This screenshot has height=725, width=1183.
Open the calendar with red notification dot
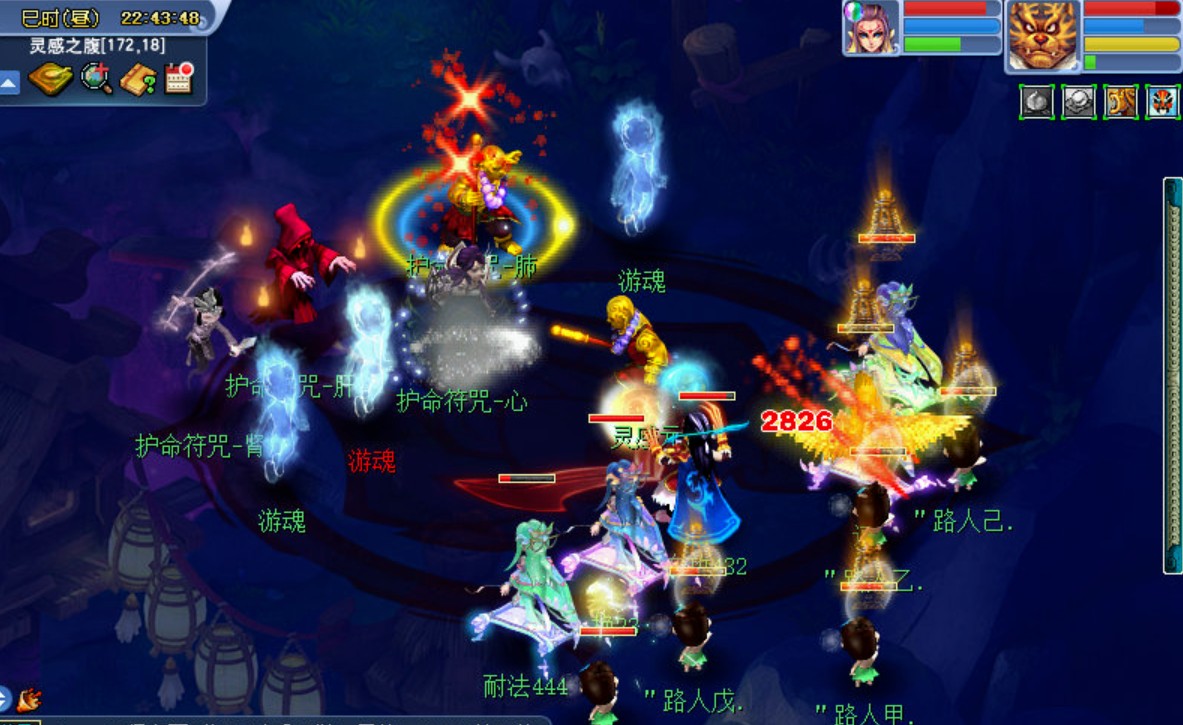pos(179,79)
